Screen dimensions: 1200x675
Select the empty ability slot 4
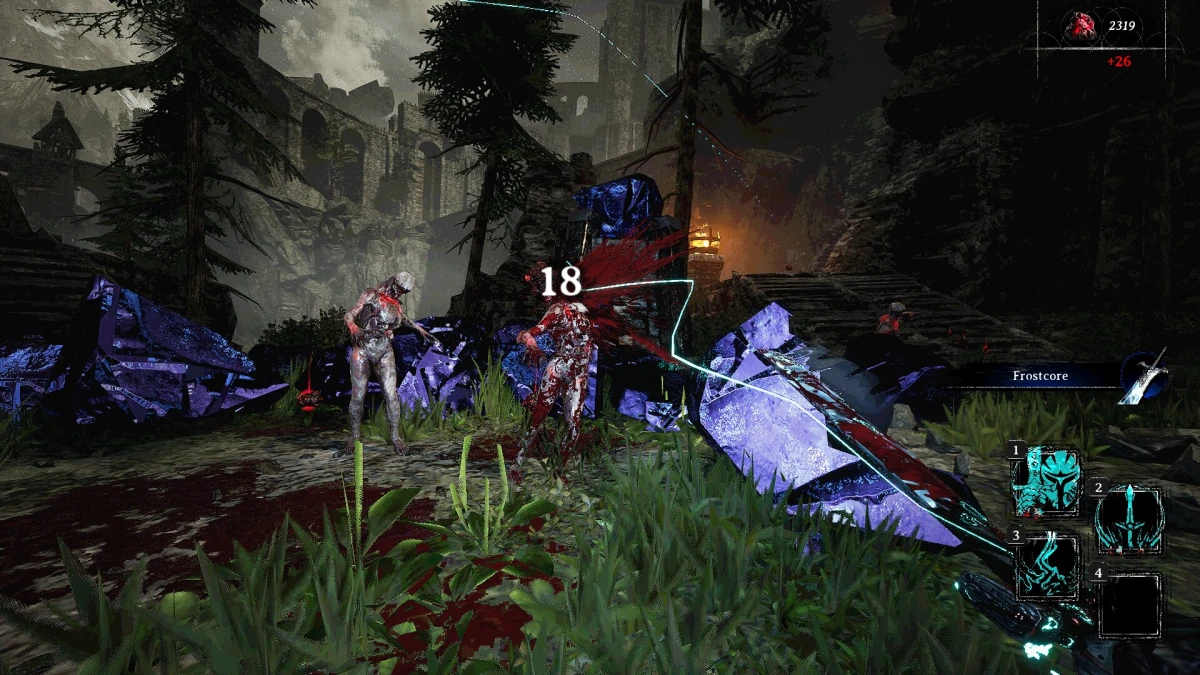click(x=1129, y=605)
